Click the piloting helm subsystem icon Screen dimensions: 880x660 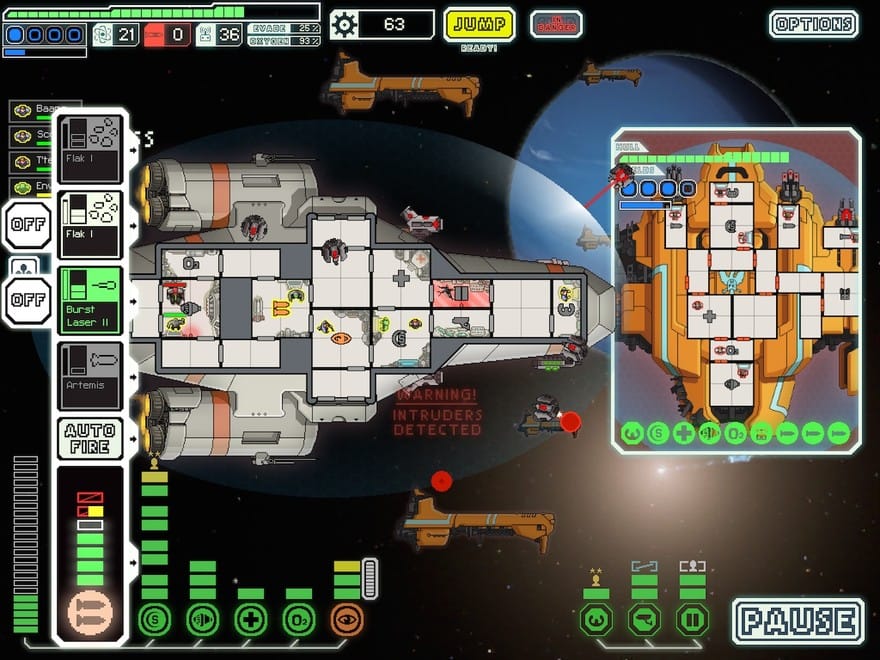click(596, 619)
